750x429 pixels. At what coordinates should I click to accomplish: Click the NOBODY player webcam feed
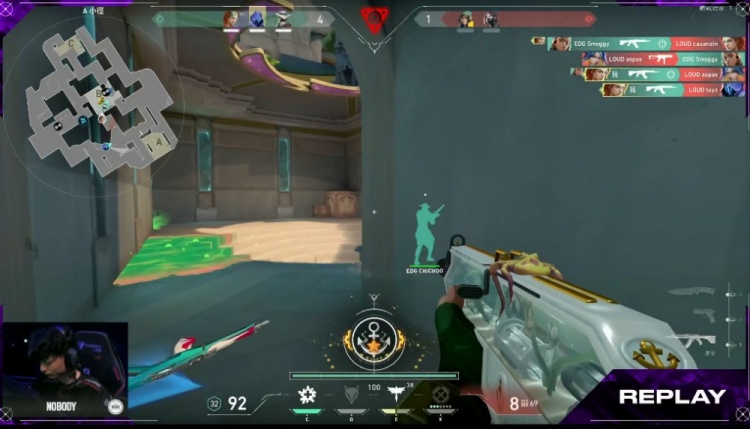64,365
